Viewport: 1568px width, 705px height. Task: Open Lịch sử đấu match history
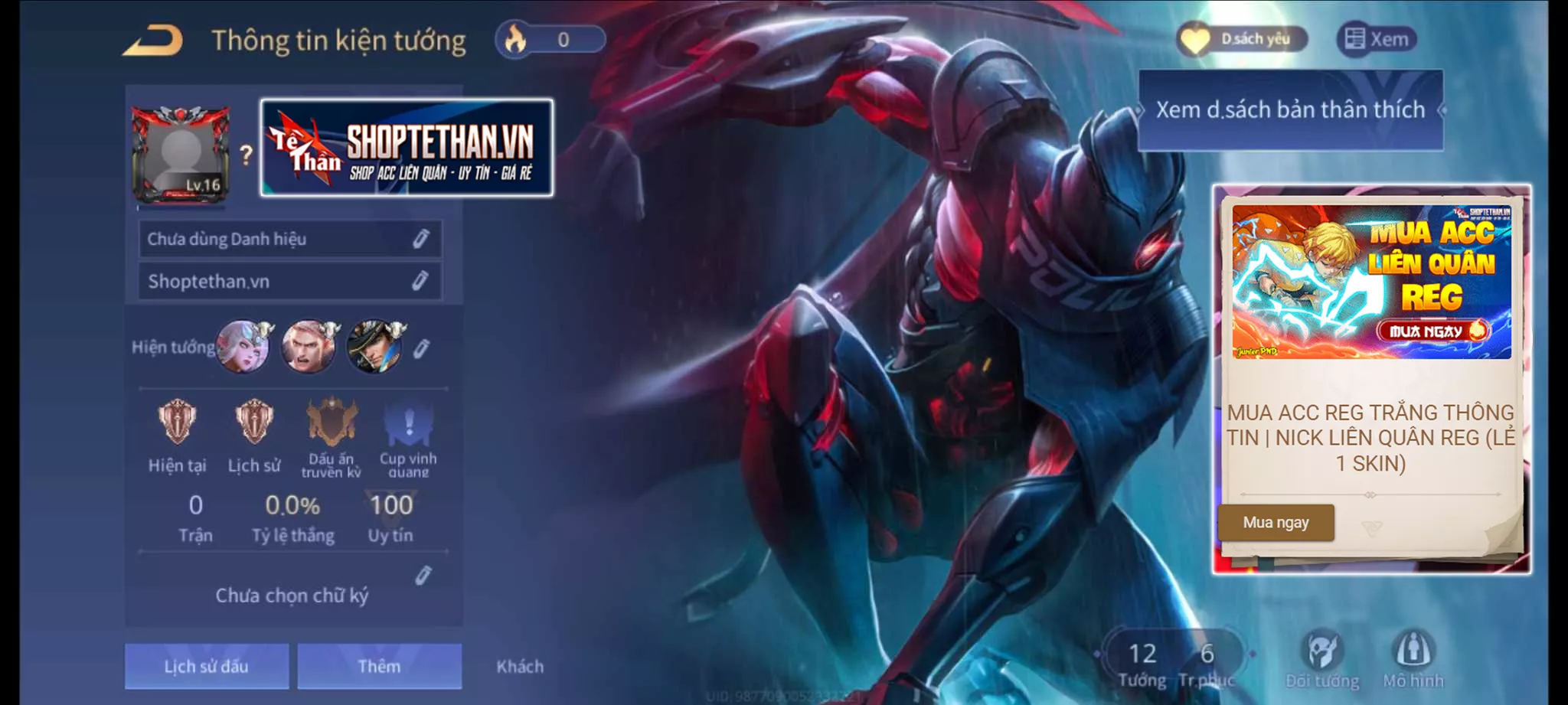tap(207, 666)
